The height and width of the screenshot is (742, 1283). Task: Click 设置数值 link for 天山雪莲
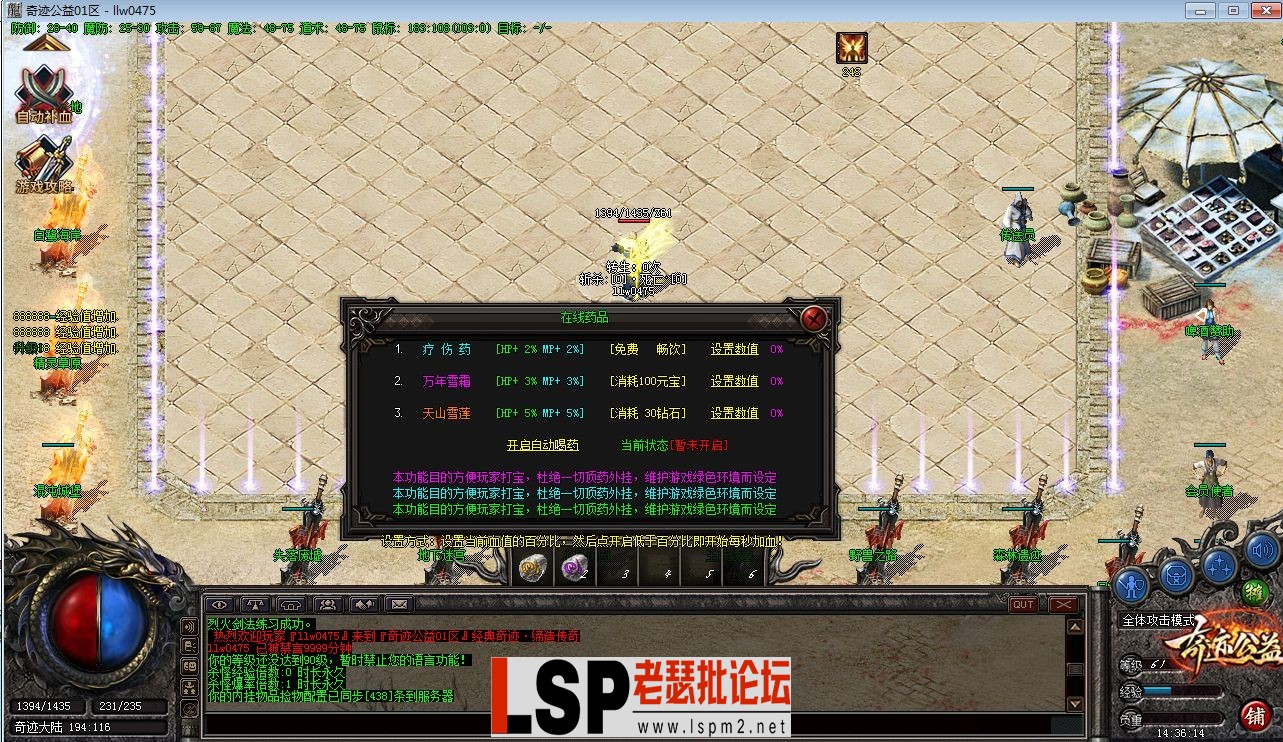pos(735,412)
